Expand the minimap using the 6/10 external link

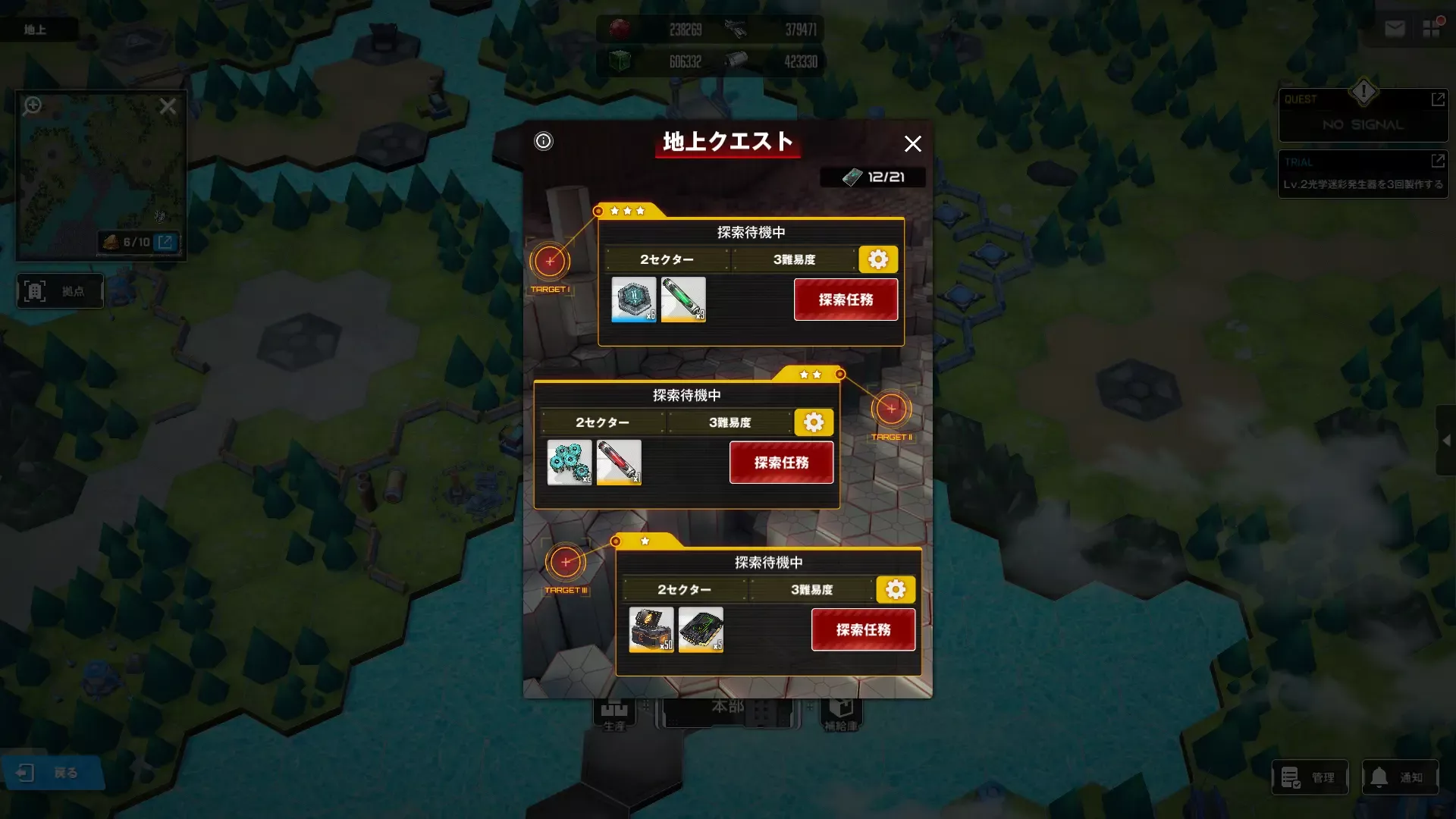165,242
